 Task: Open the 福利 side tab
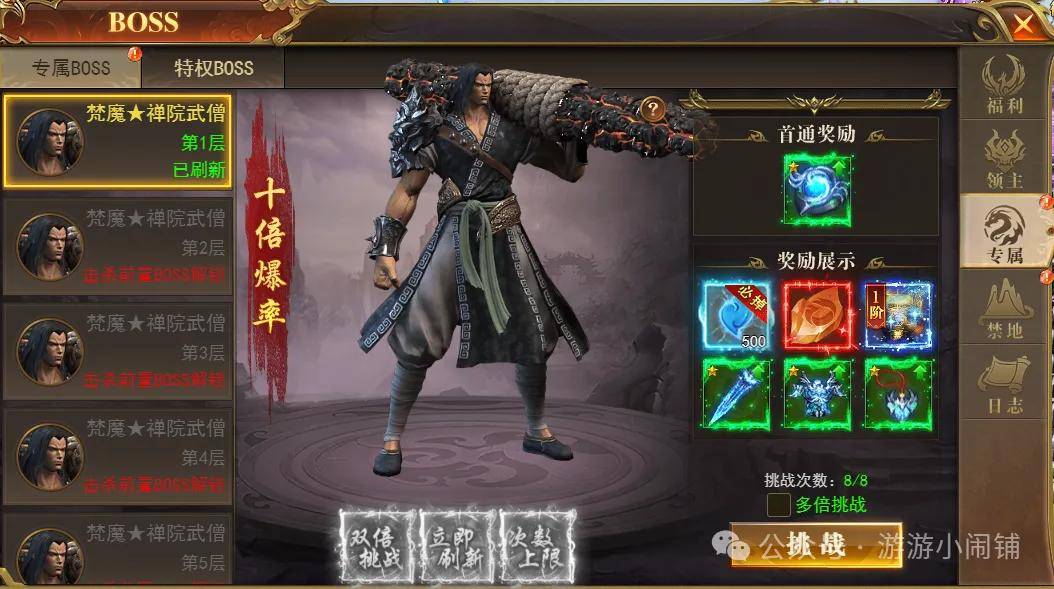coord(1003,87)
